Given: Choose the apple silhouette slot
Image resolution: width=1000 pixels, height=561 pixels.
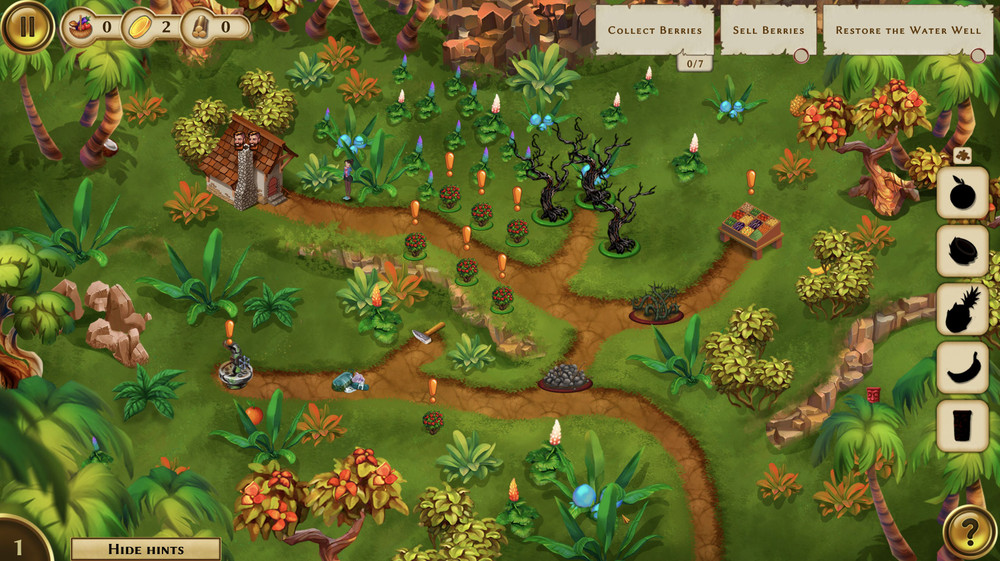Looking at the screenshot, I should pyautogui.click(x=962, y=192).
